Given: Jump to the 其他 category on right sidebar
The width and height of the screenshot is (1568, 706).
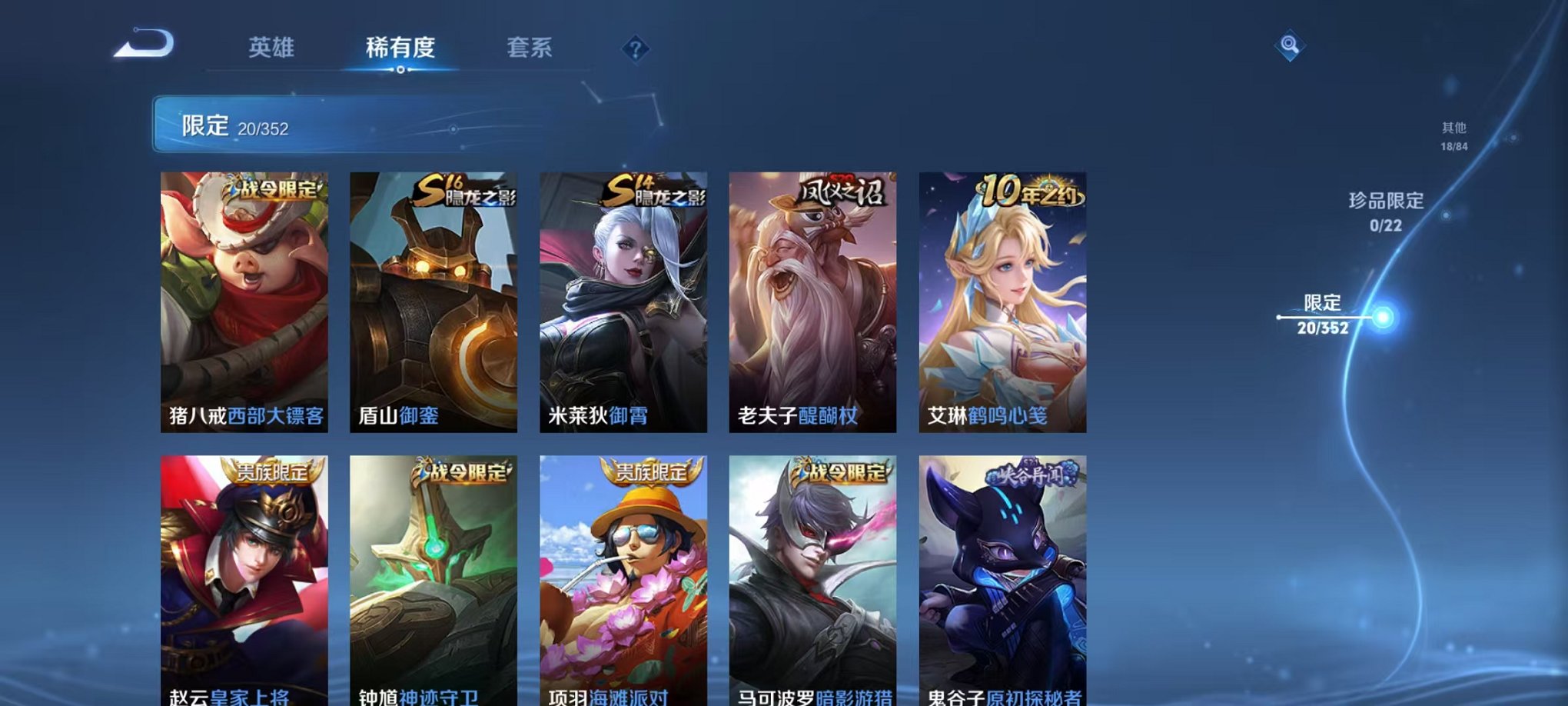Looking at the screenshot, I should click(1453, 137).
